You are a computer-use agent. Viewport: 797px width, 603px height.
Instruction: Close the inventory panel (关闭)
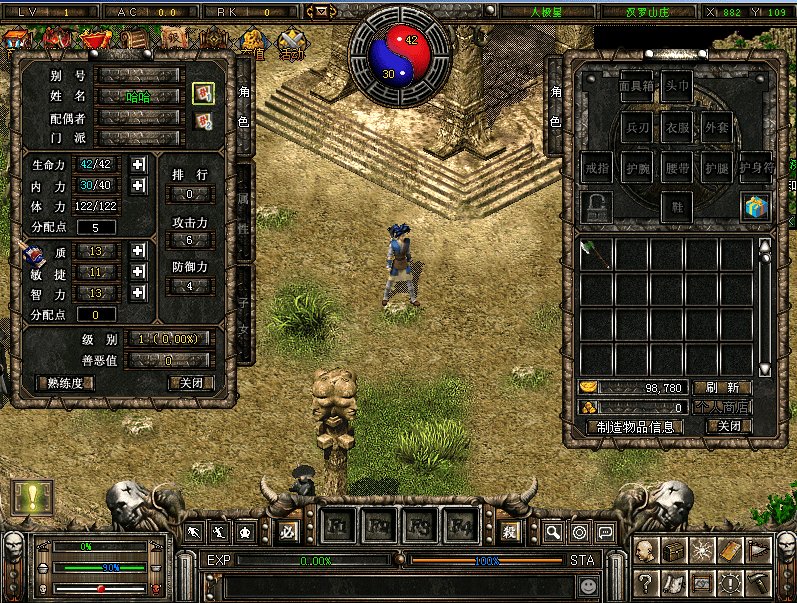(728, 426)
